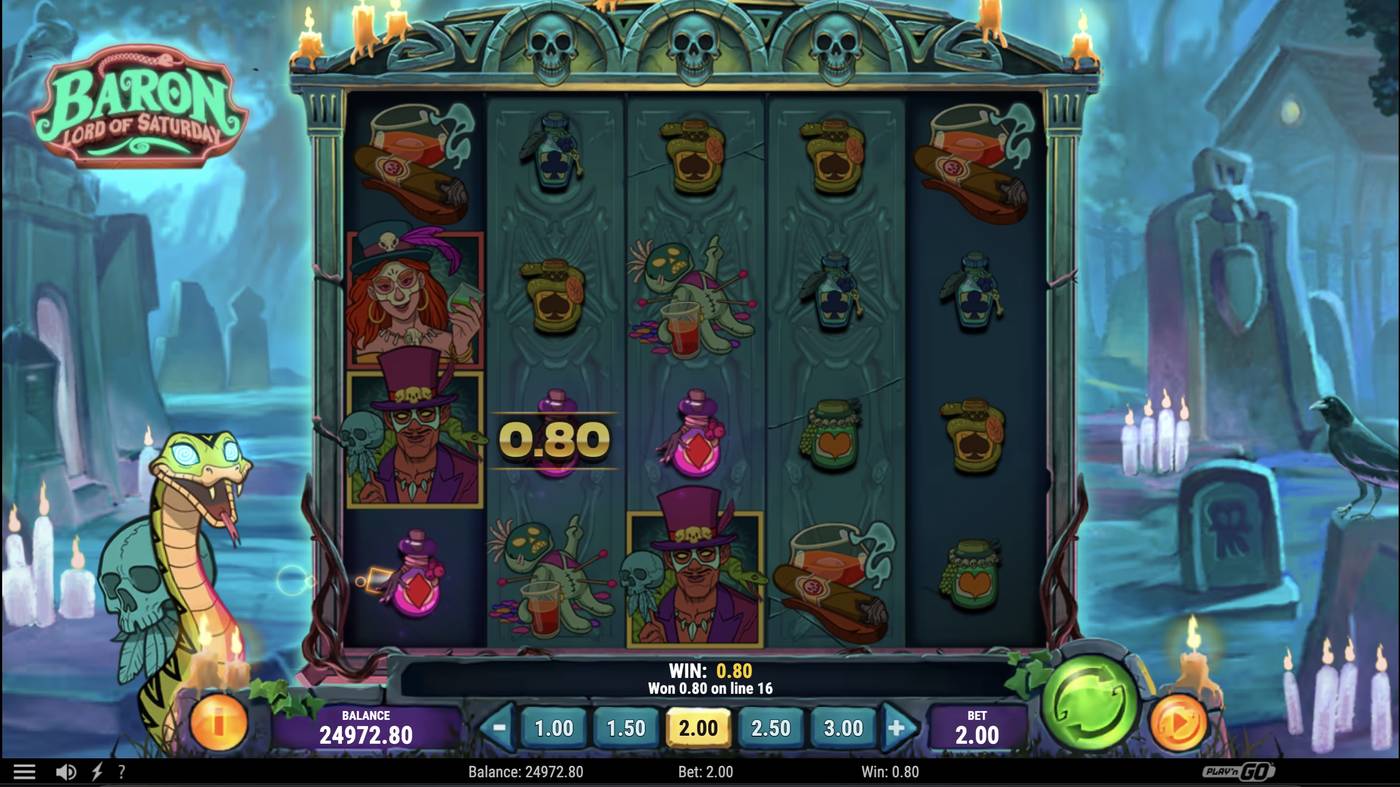Viewport: 1400px width, 787px height.
Task: Open help with the question mark icon
Action: (122, 770)
